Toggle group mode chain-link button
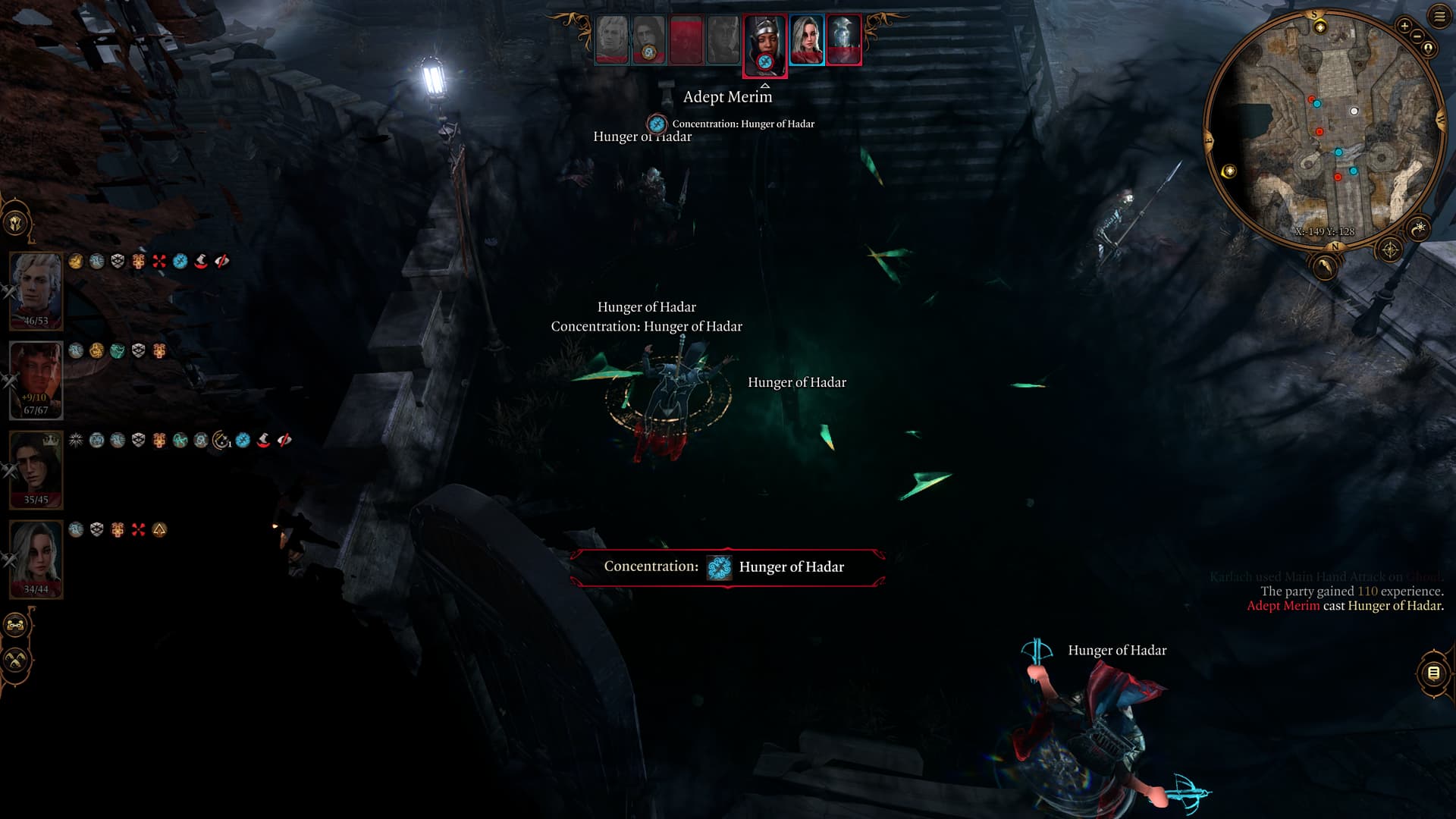Screen dimensions: 1456x819 tap(16, 626)
